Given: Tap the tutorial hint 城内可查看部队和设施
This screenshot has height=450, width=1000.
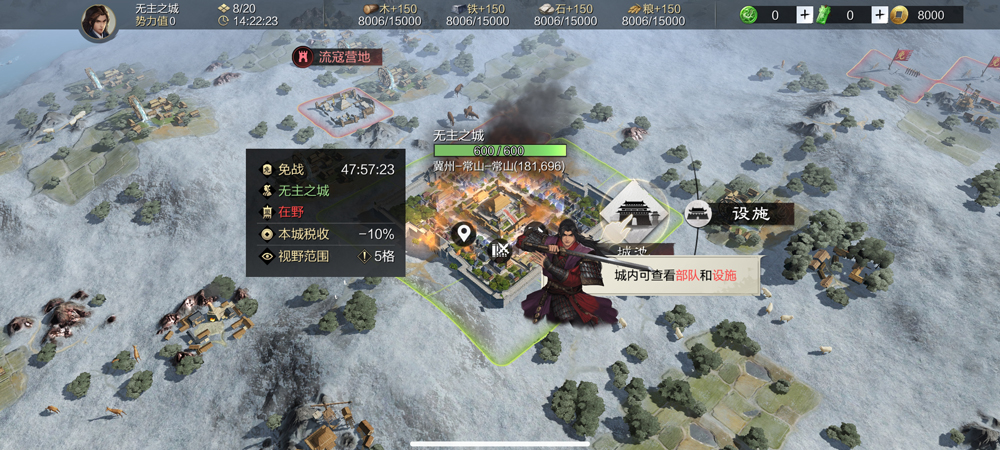Looking at the screenshot, I should (x=675, y=275).
